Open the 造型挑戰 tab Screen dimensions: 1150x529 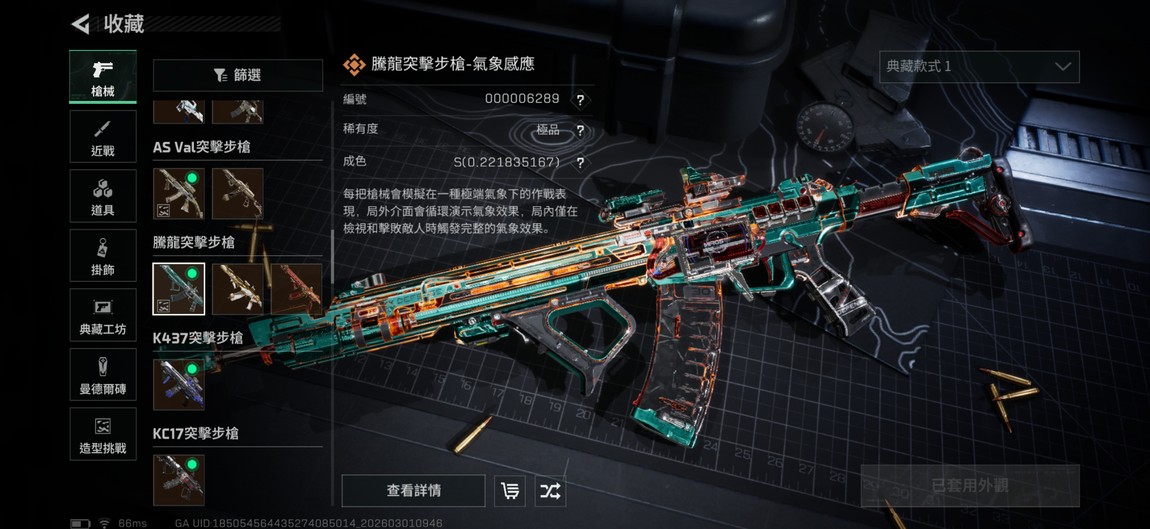click(x=103, y=434)
